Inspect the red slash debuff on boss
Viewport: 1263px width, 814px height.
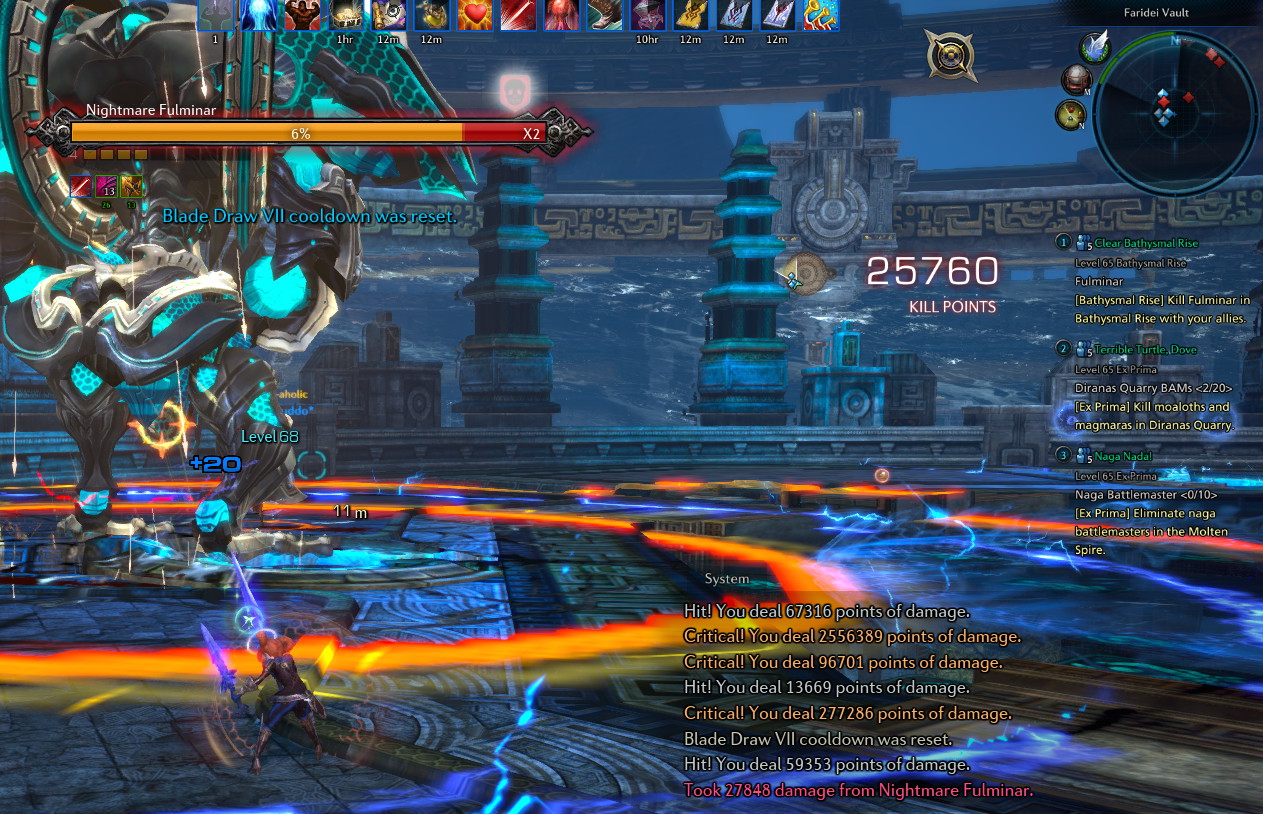coord(81,187)
